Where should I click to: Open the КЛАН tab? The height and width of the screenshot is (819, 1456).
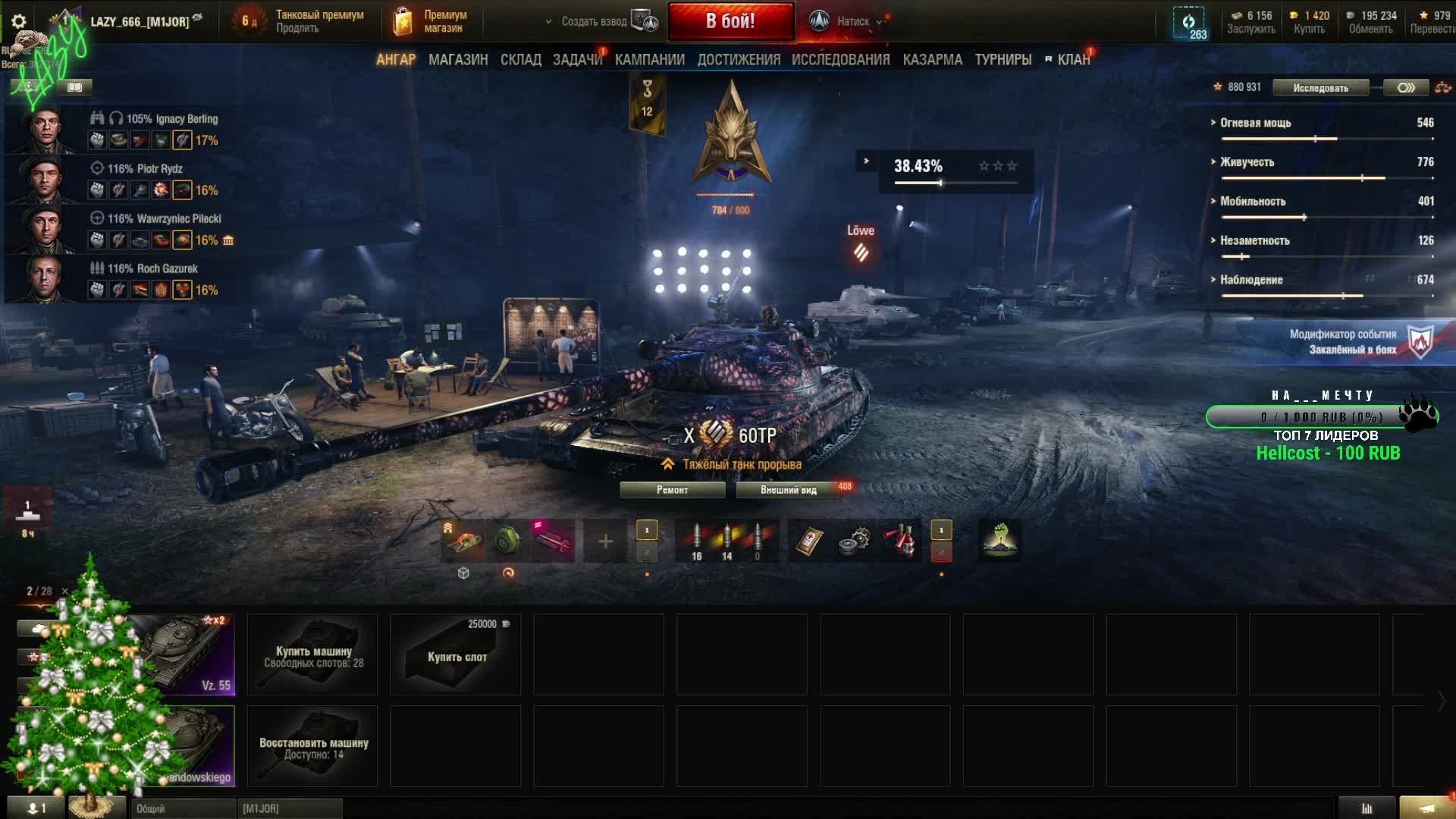[1073, 60]
